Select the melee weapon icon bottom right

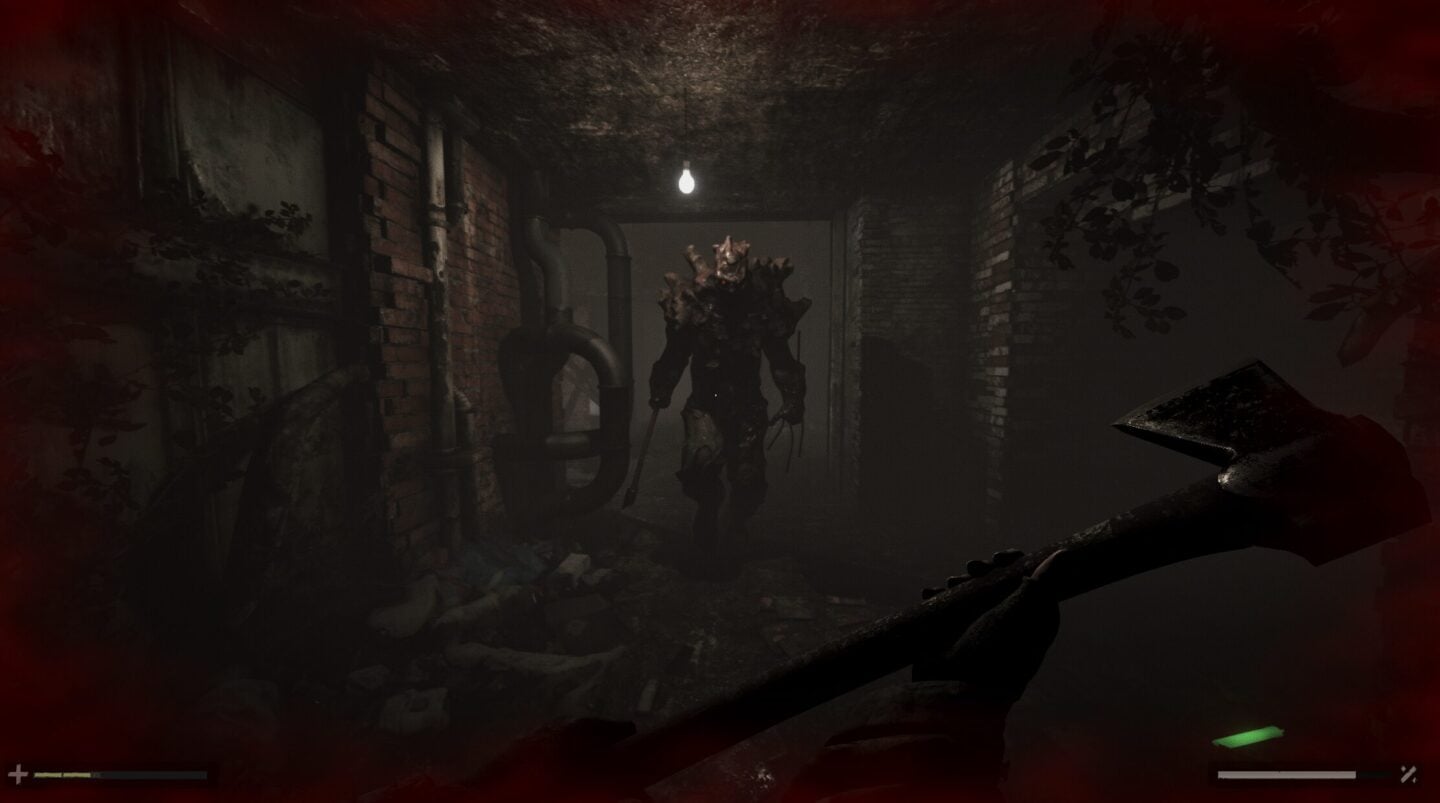tap(1407, 774)
